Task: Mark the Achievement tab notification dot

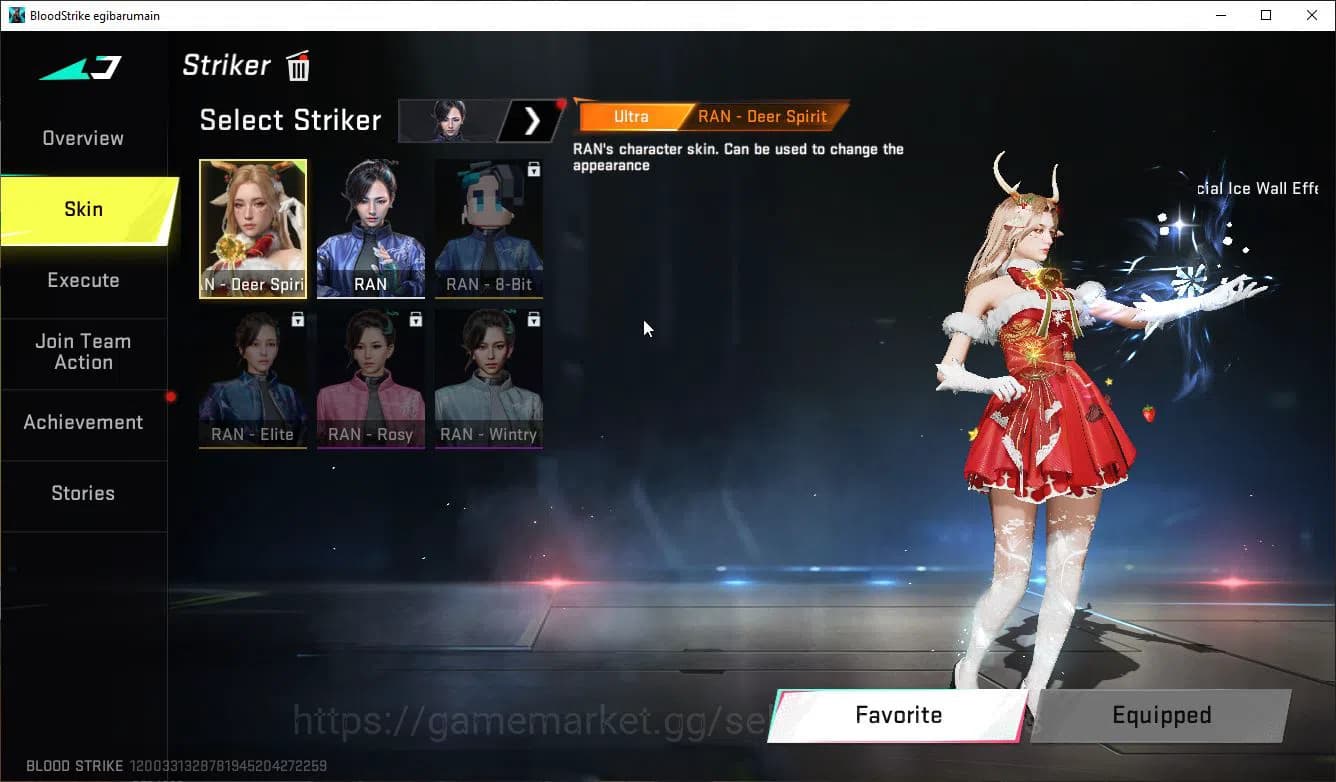Action: click(171, 398)
